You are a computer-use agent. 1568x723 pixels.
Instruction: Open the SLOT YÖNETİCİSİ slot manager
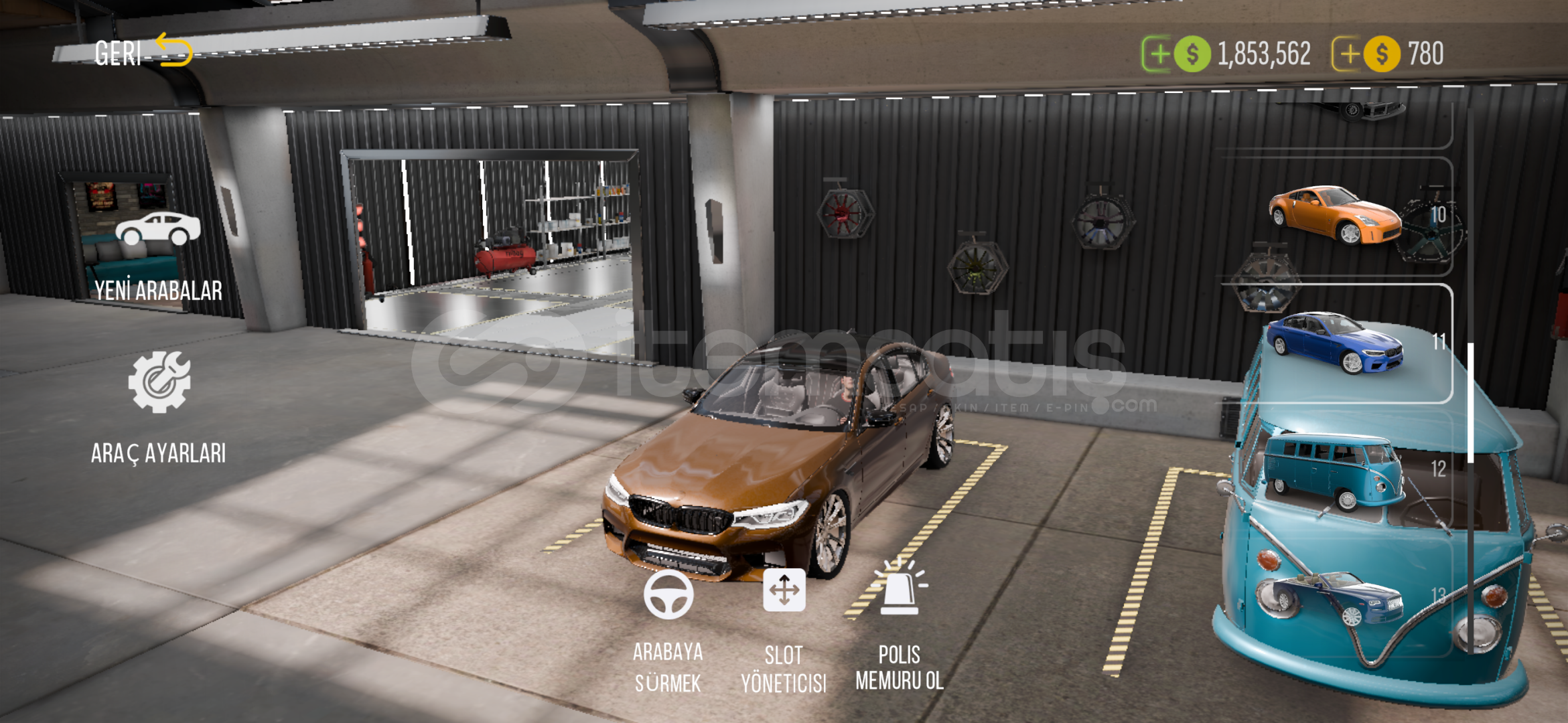[x=784, y=629]
